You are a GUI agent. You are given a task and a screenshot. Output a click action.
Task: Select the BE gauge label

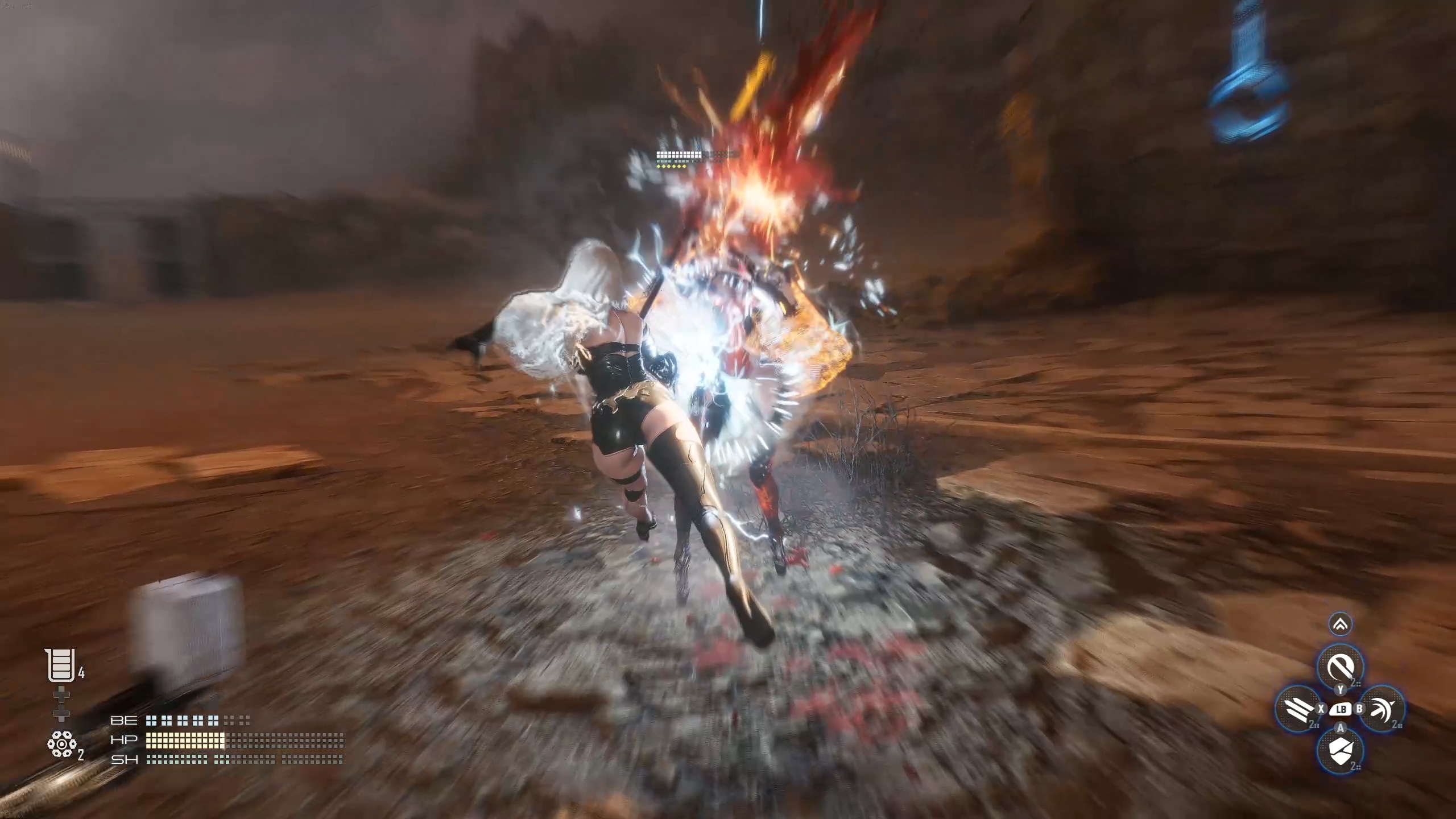(x=124, y=721)
